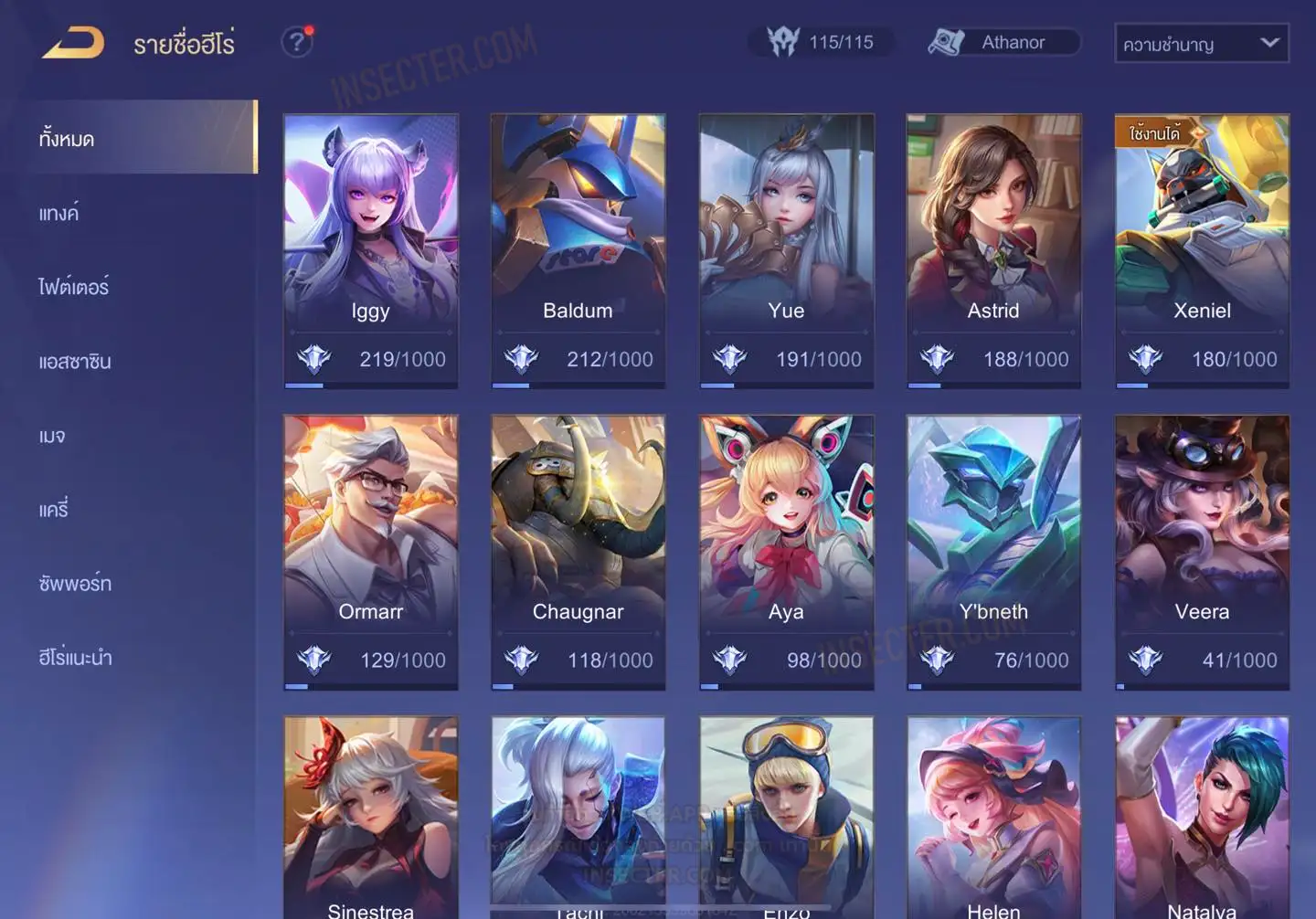Switch to the แทงค์ category tab
Viewport: 1316px width, 919px height.
(x=58, y=214)
